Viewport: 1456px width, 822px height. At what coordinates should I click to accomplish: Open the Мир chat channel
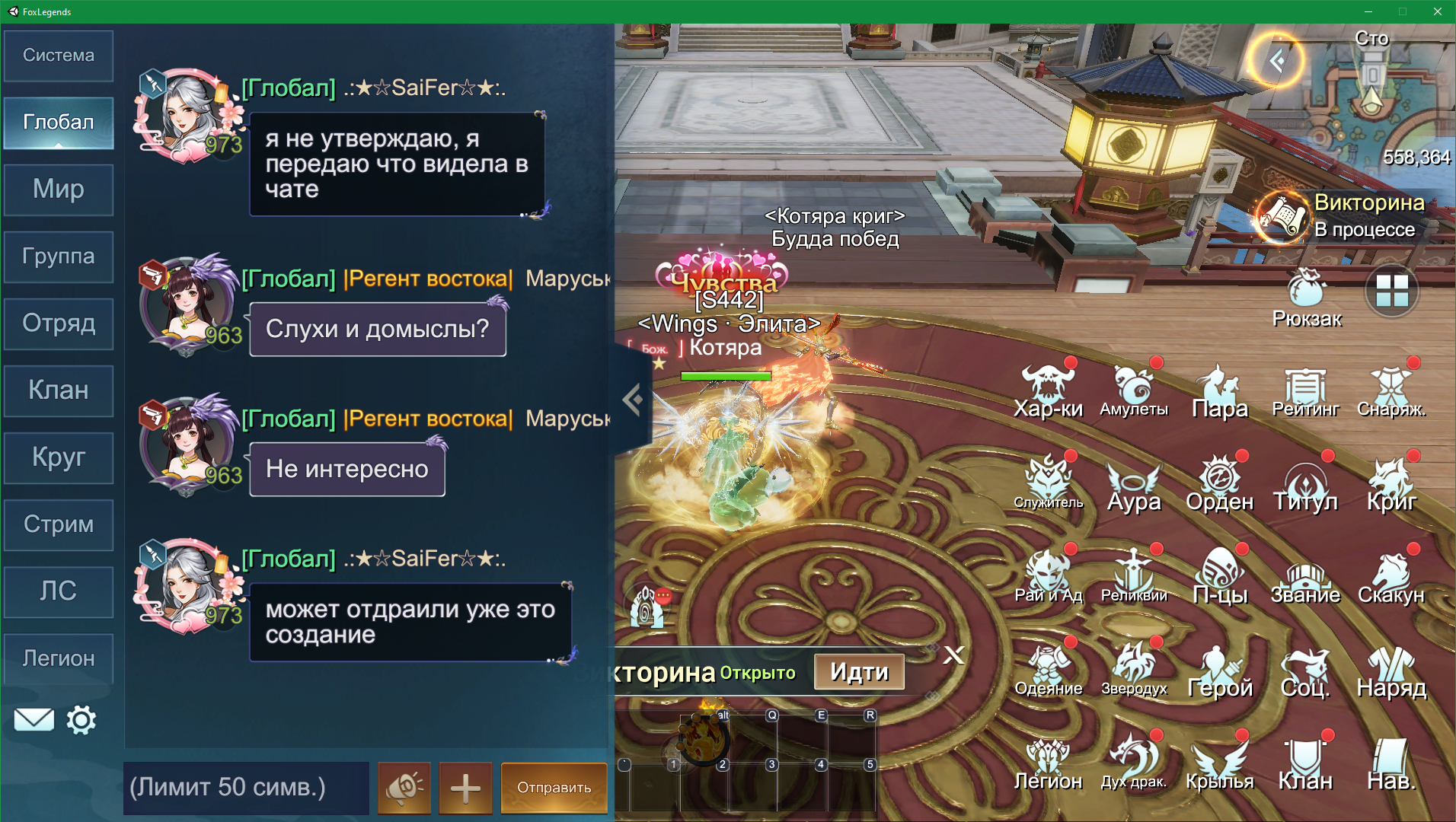[59, 190]
